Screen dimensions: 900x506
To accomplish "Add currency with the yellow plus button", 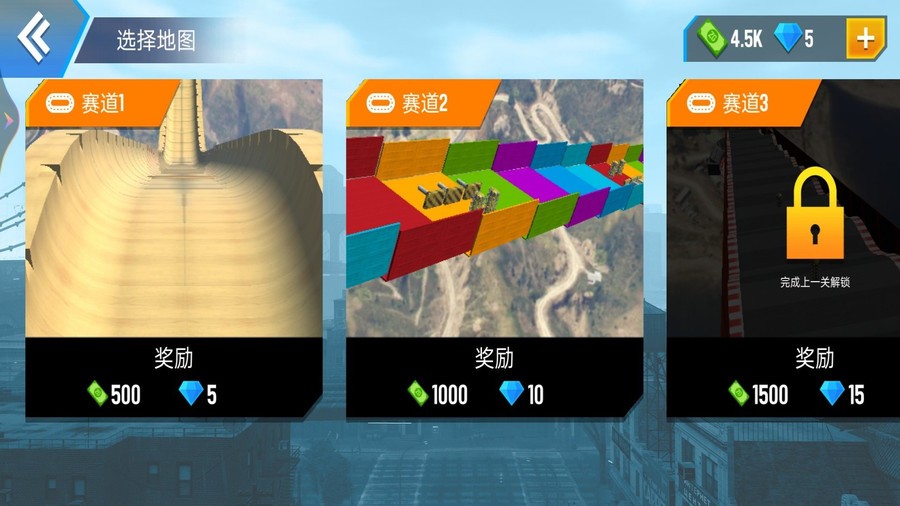I will pyautogui.click(x=865, y=39).
